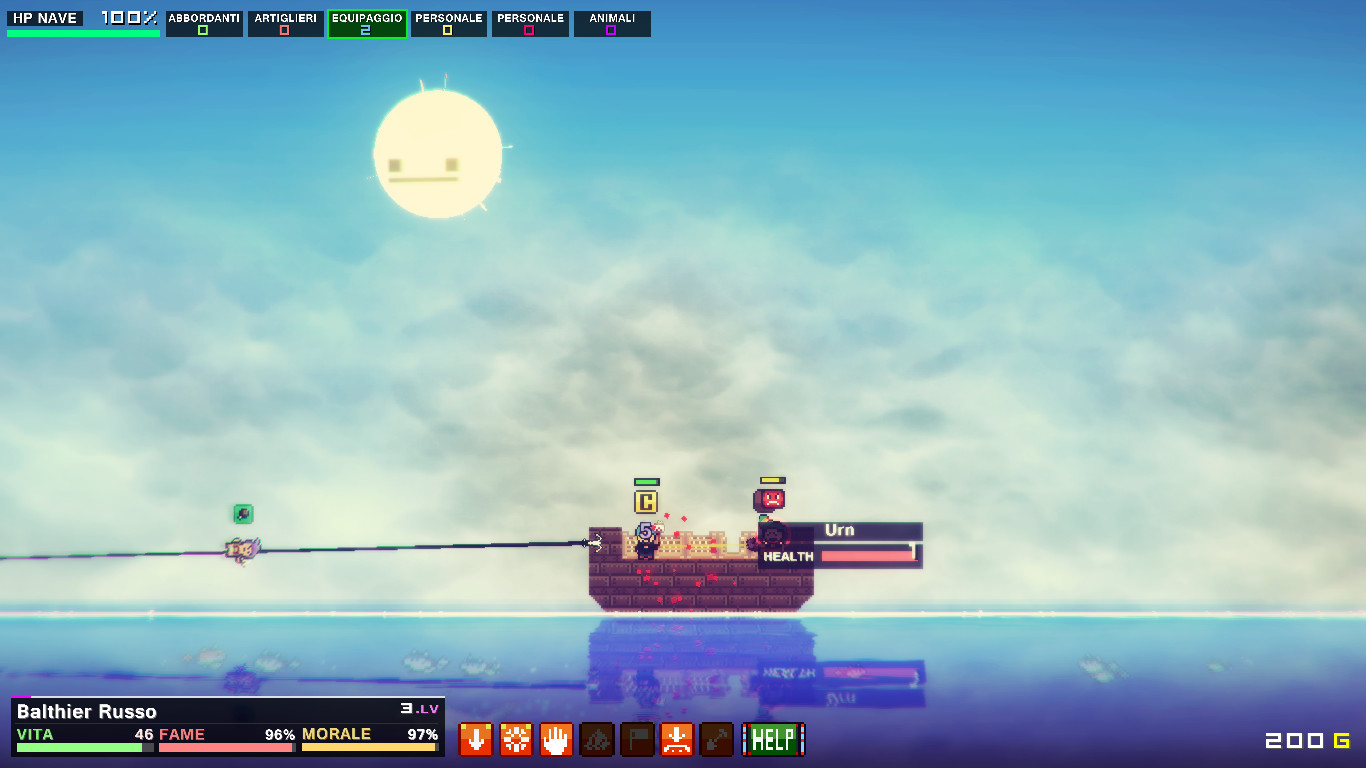Select the Animali group tab
1366x768 pixels.
612,24
